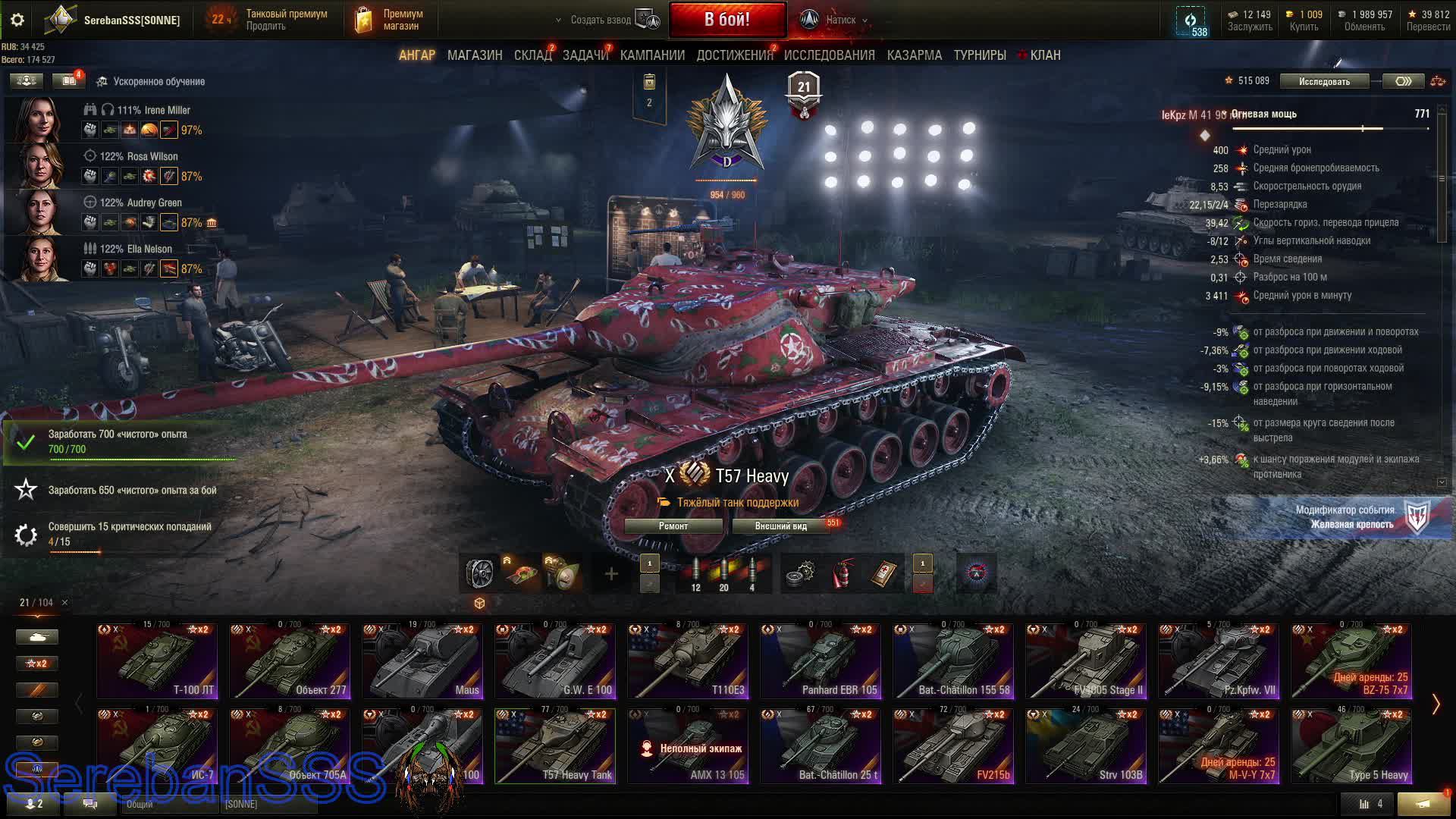Image resolution: width=1456 pixels, height=819 pixels.
Task: Switch to the МАГАЗИН tab
Action: [x=475, y=55]
